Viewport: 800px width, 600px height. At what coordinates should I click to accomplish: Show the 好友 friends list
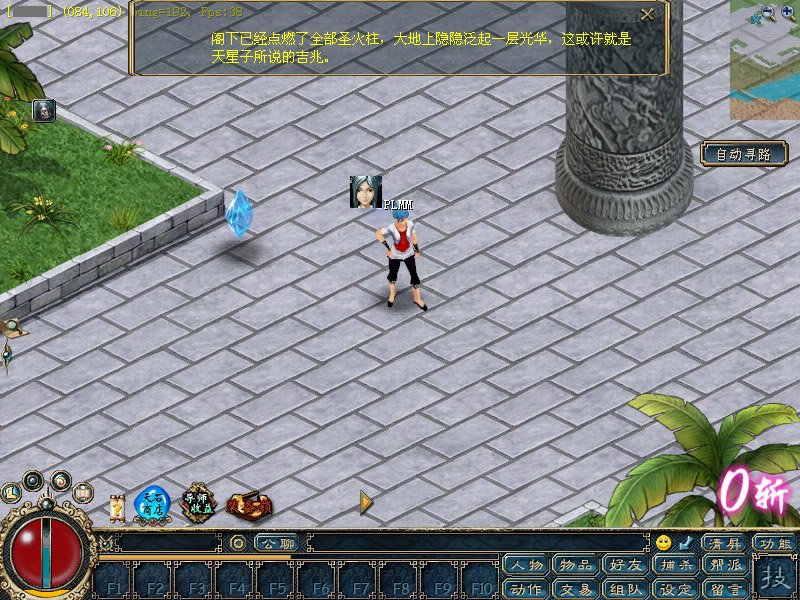(x=625, y=565)
